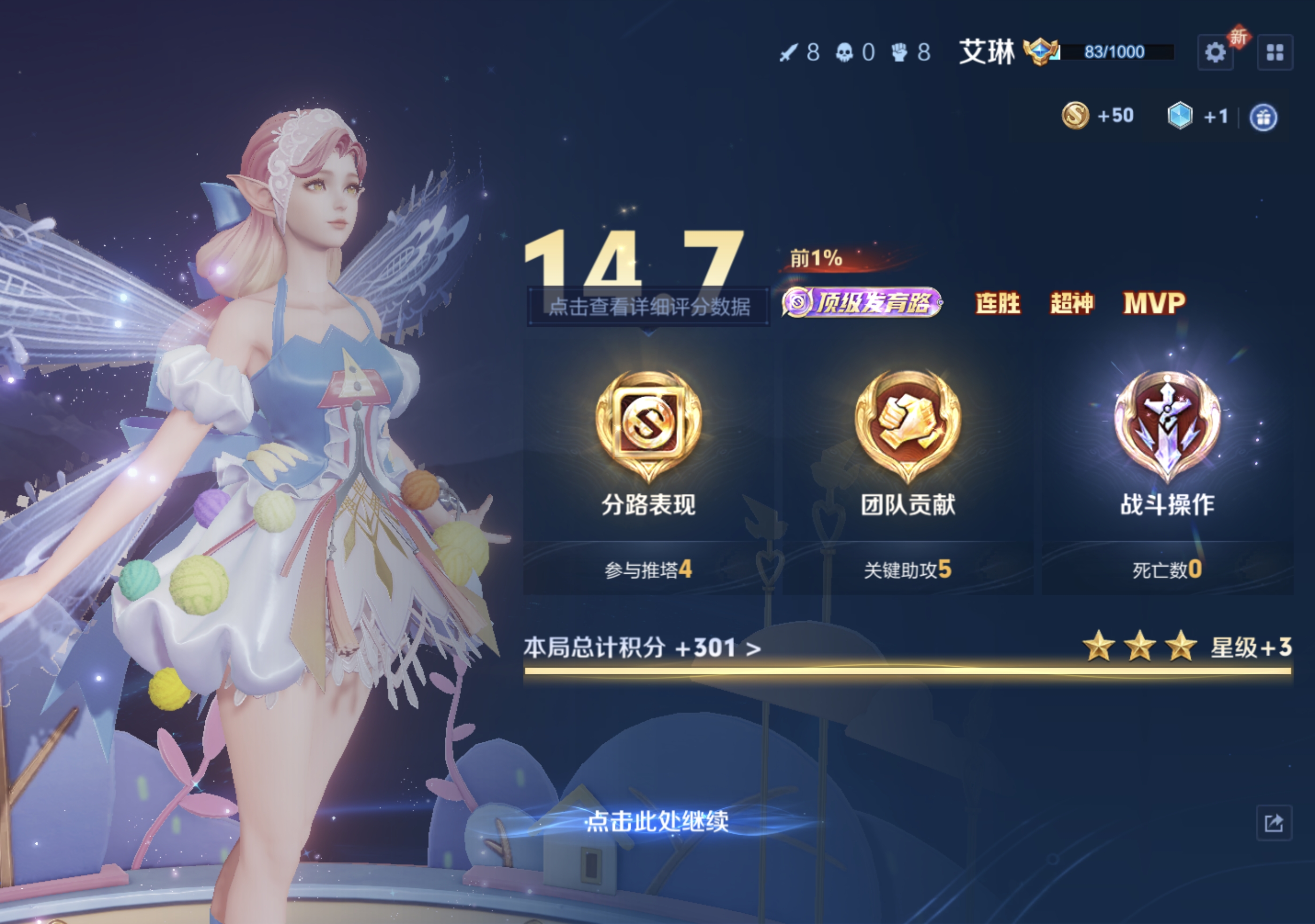This screenshot has width=1315, height=924.
Task: Select the 顶级发育路 badge
Action: pyautogui.click(x=862, y=302)
